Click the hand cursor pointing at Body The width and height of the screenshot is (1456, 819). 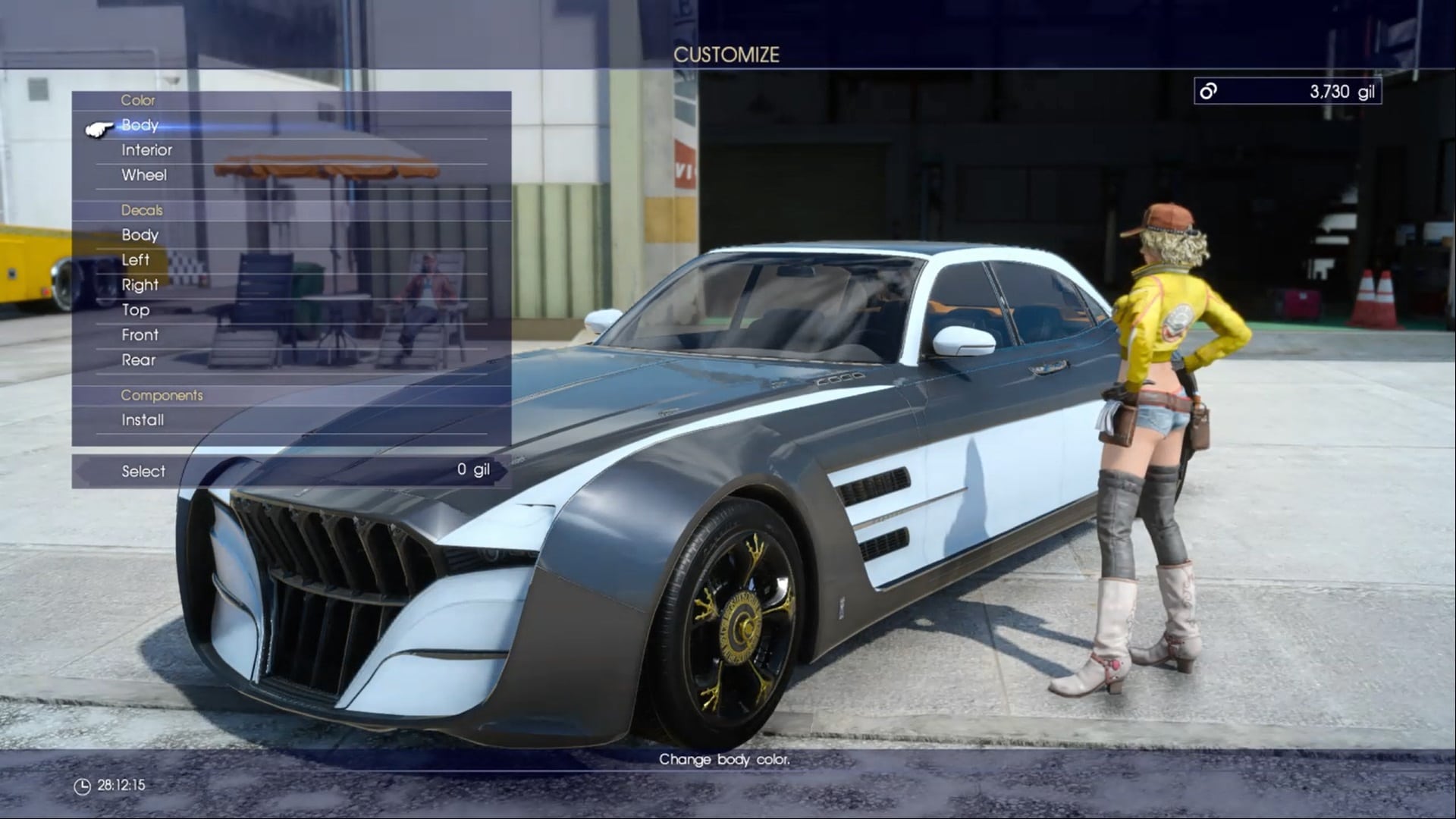point(99,127)
